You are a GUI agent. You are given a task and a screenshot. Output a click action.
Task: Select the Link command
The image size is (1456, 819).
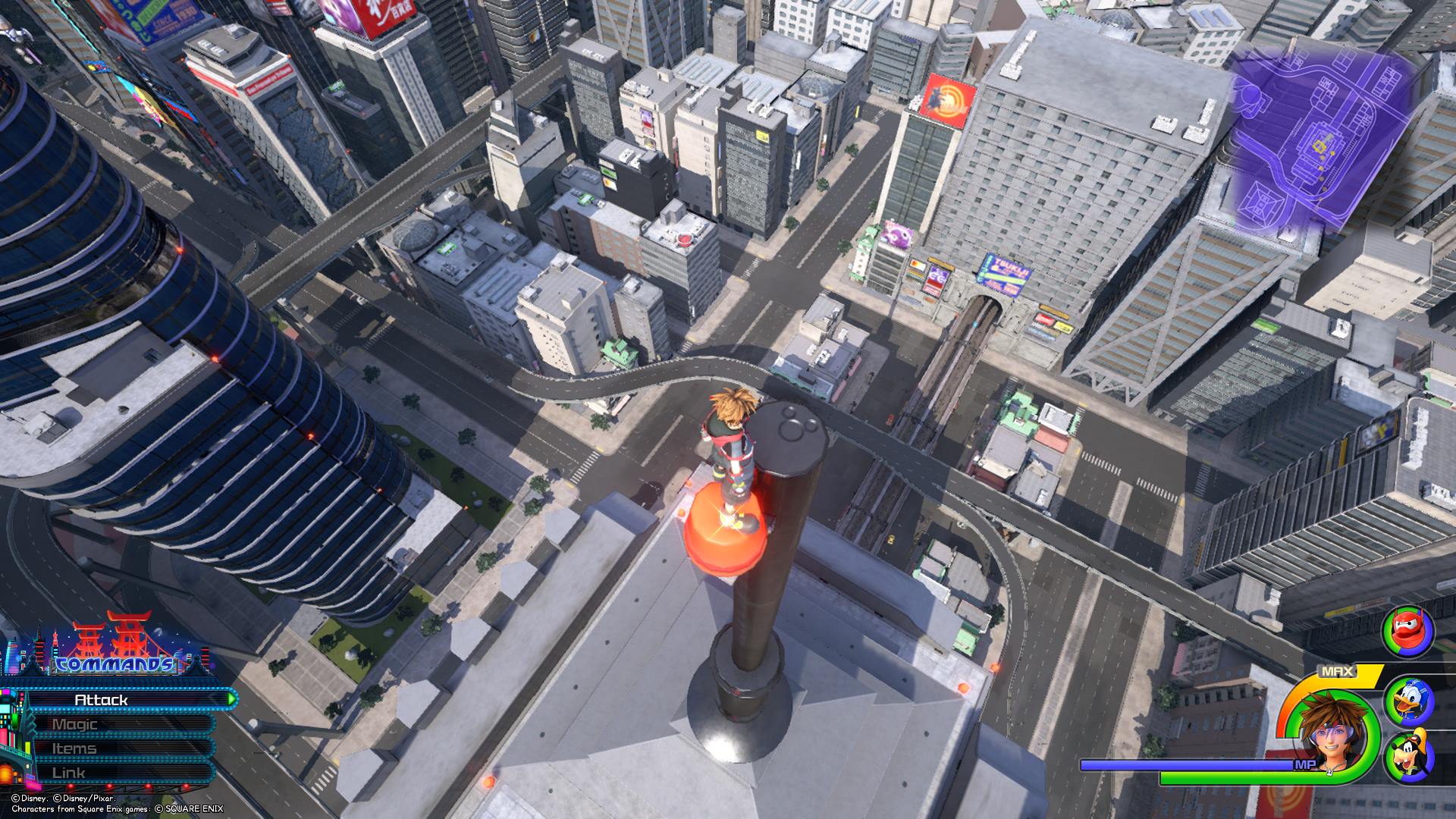pyautogui.click(x=114, y=773)
